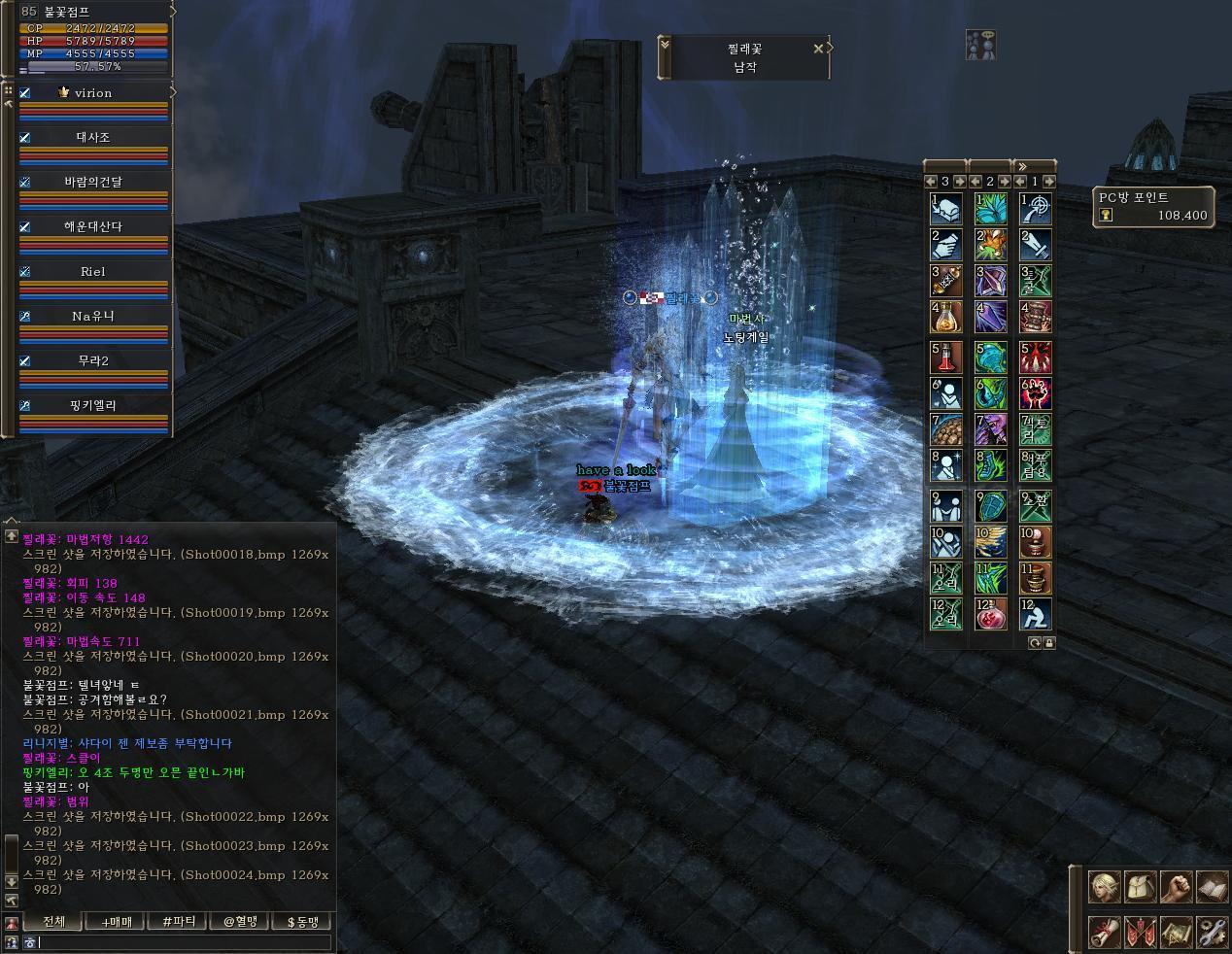This screenshot has height=954, width=1232.
Task: Open the @혈맹 clan chat tab
Action: (240, 921)
